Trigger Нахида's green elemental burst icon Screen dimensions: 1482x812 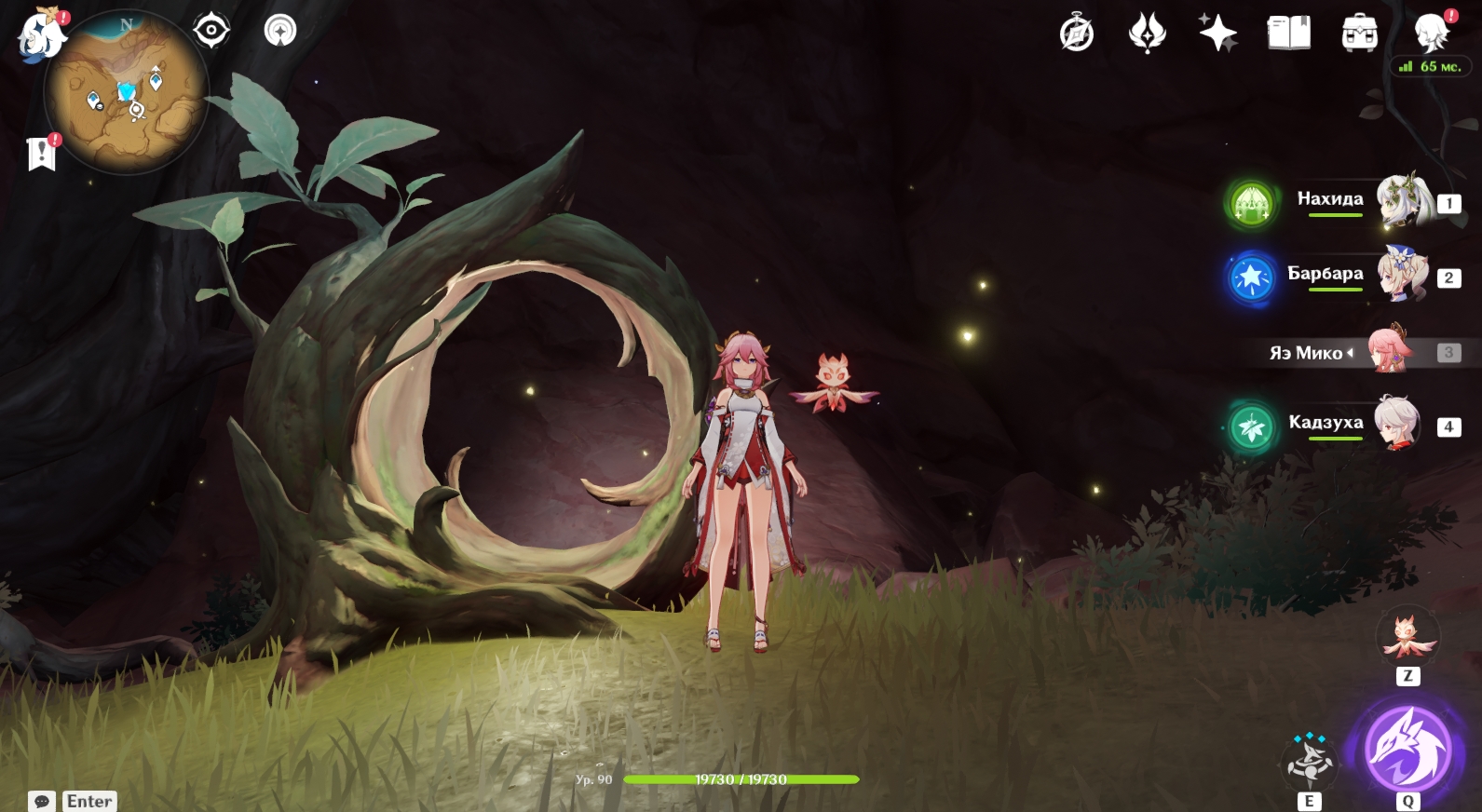point(1251,202)
